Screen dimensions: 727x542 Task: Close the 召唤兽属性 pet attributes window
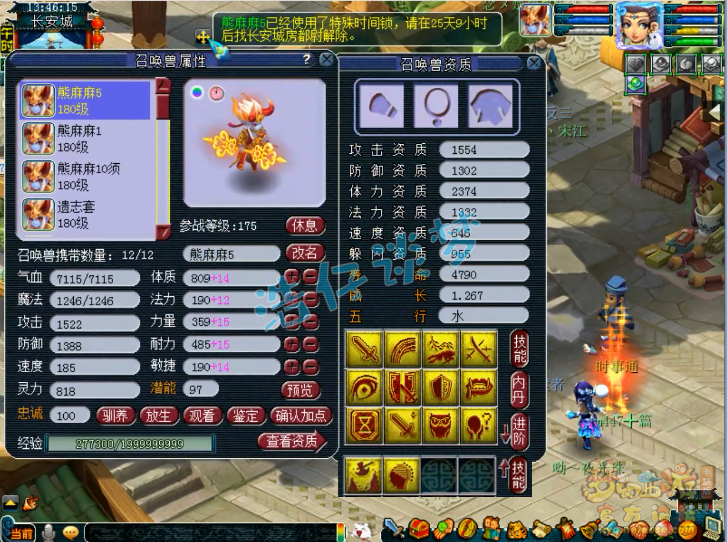pyautogui.click(x=326, y=60)
